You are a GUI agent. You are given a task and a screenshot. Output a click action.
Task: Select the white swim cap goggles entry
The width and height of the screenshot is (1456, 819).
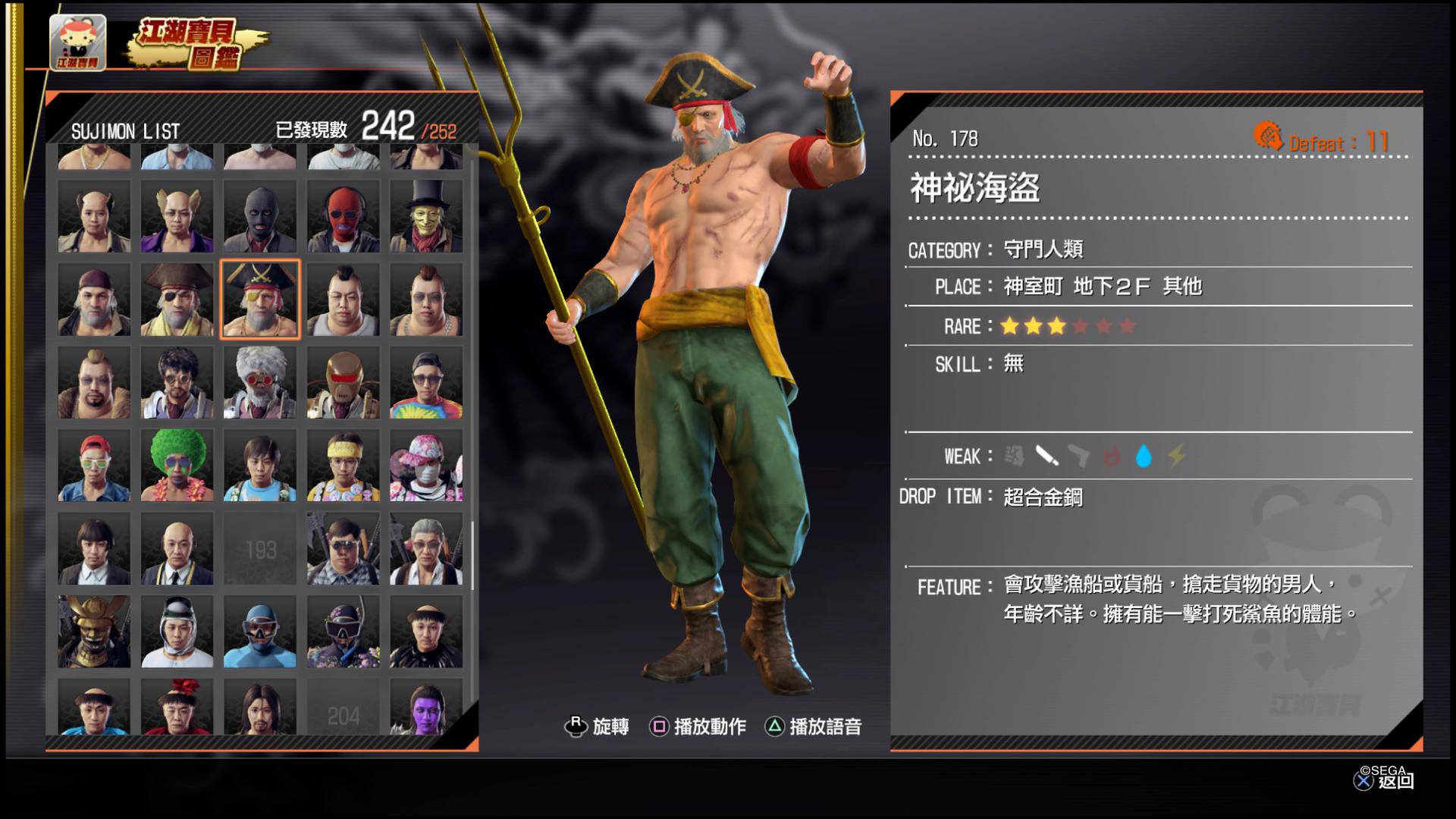coord(177,631)
